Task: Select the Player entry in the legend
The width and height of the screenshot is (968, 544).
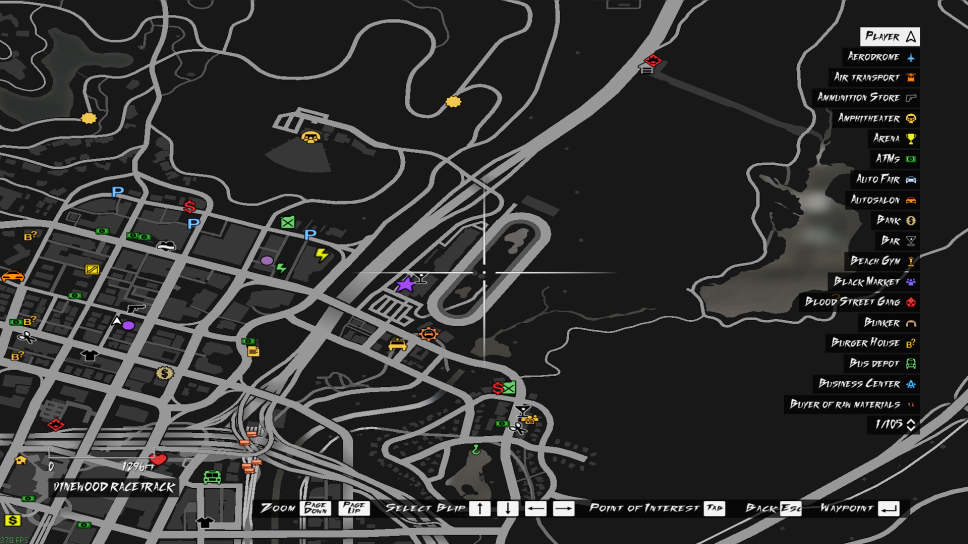Action: [889, 37]
